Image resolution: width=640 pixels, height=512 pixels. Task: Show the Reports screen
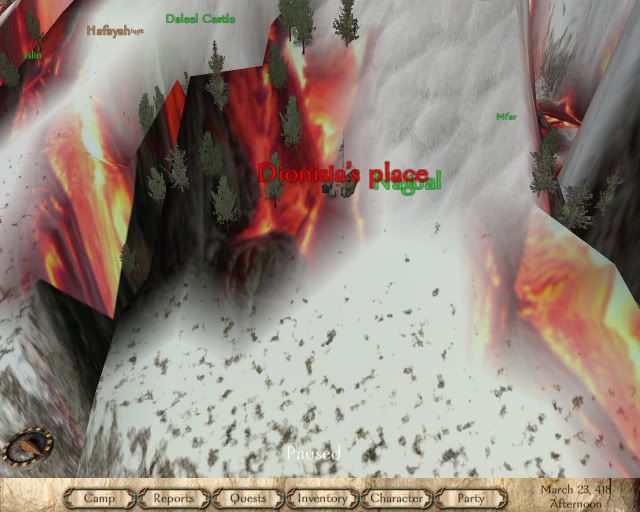(x=174, y=497)
